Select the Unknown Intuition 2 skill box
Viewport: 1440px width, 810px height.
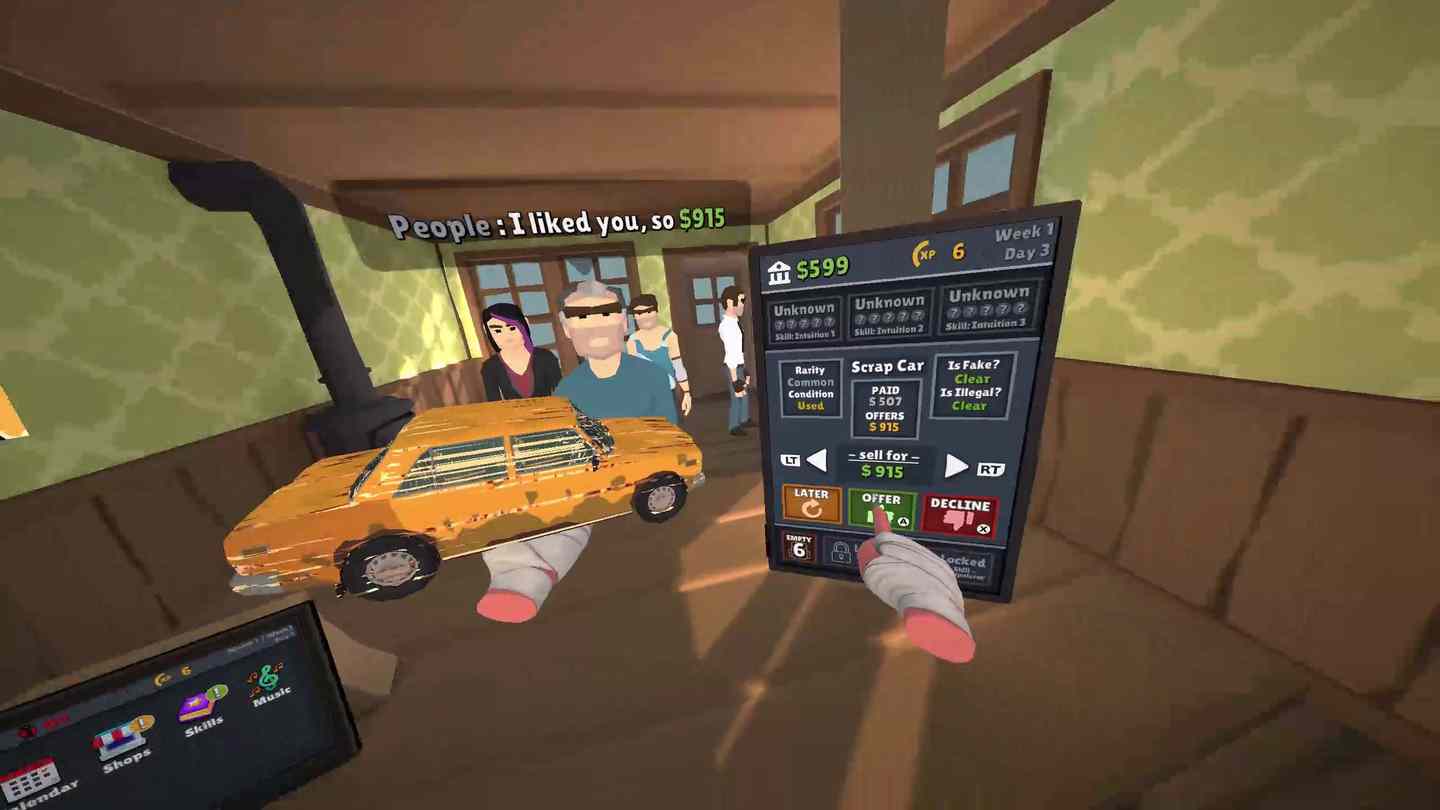[889, 314]
